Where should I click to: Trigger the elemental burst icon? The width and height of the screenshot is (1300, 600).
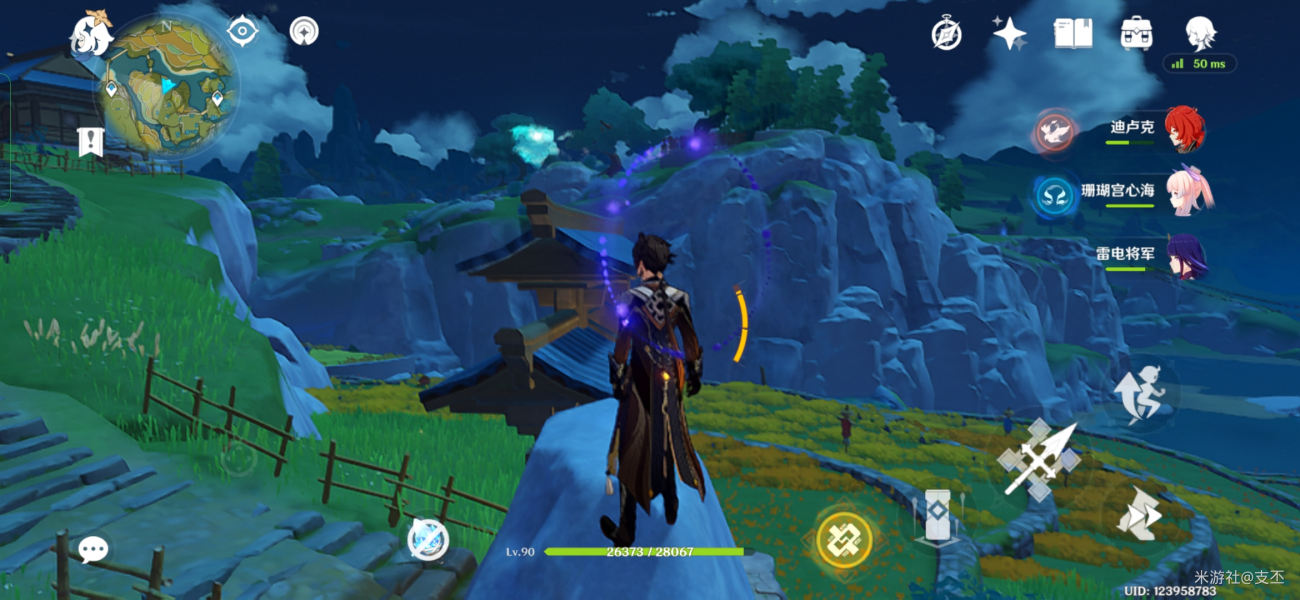tap(938, 517)
